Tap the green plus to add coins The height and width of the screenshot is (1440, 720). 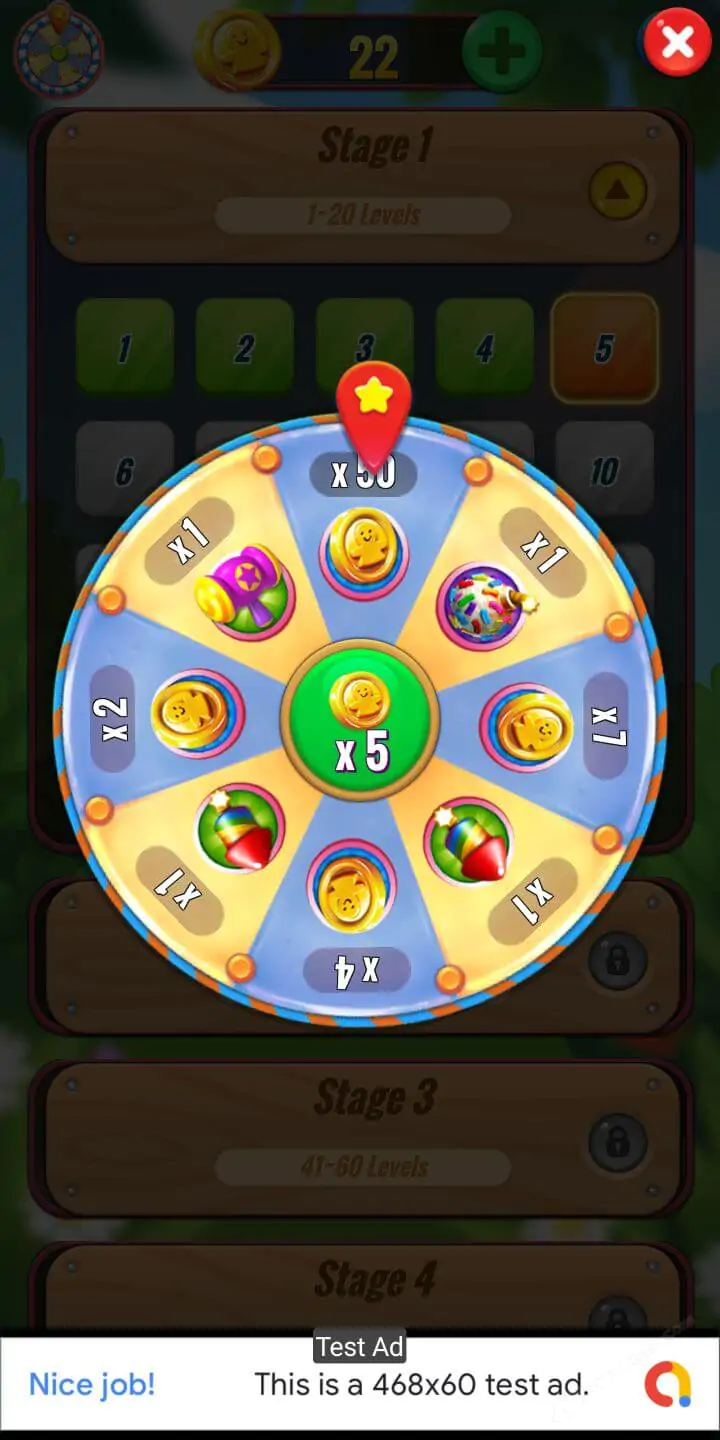pyautogui.click(x=501, y=51)
